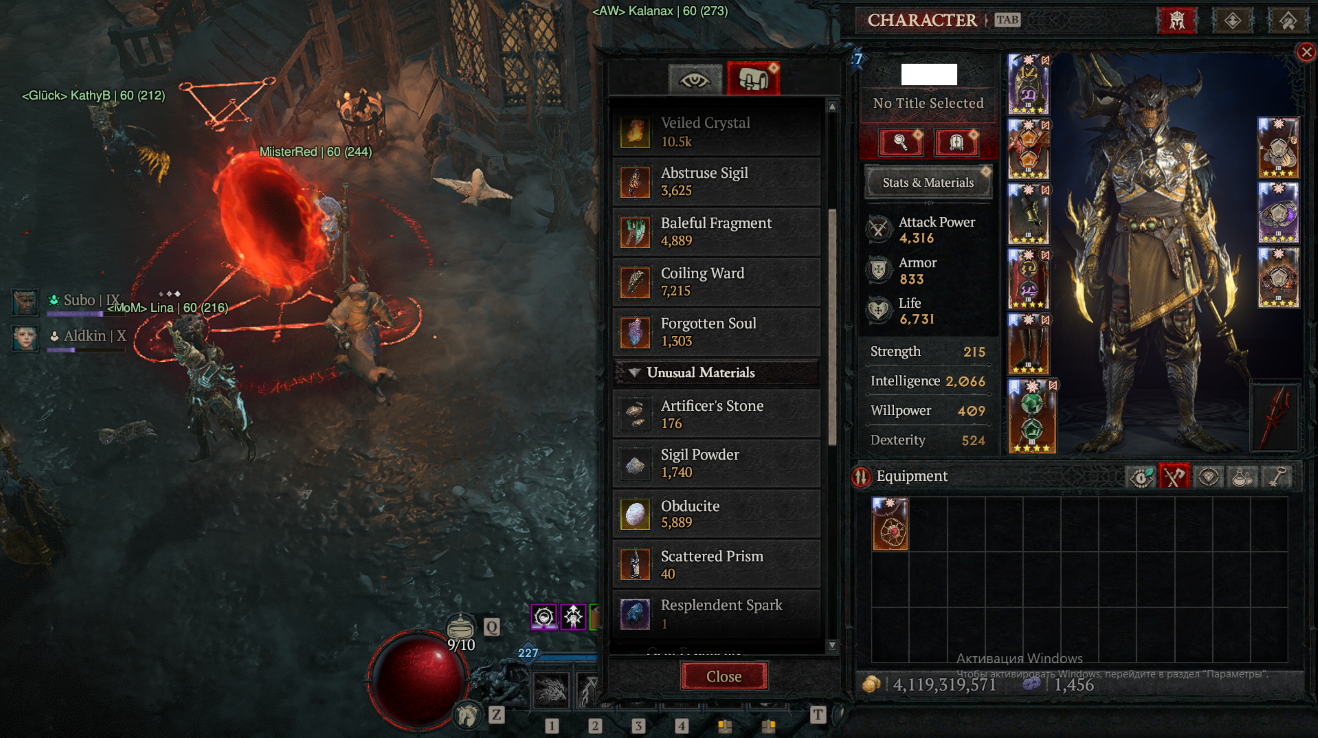Image resolution: width=1318 pixels, height=738 pixels.
Task: Open the Stats & Materials panel
Action: pos(927,183)
